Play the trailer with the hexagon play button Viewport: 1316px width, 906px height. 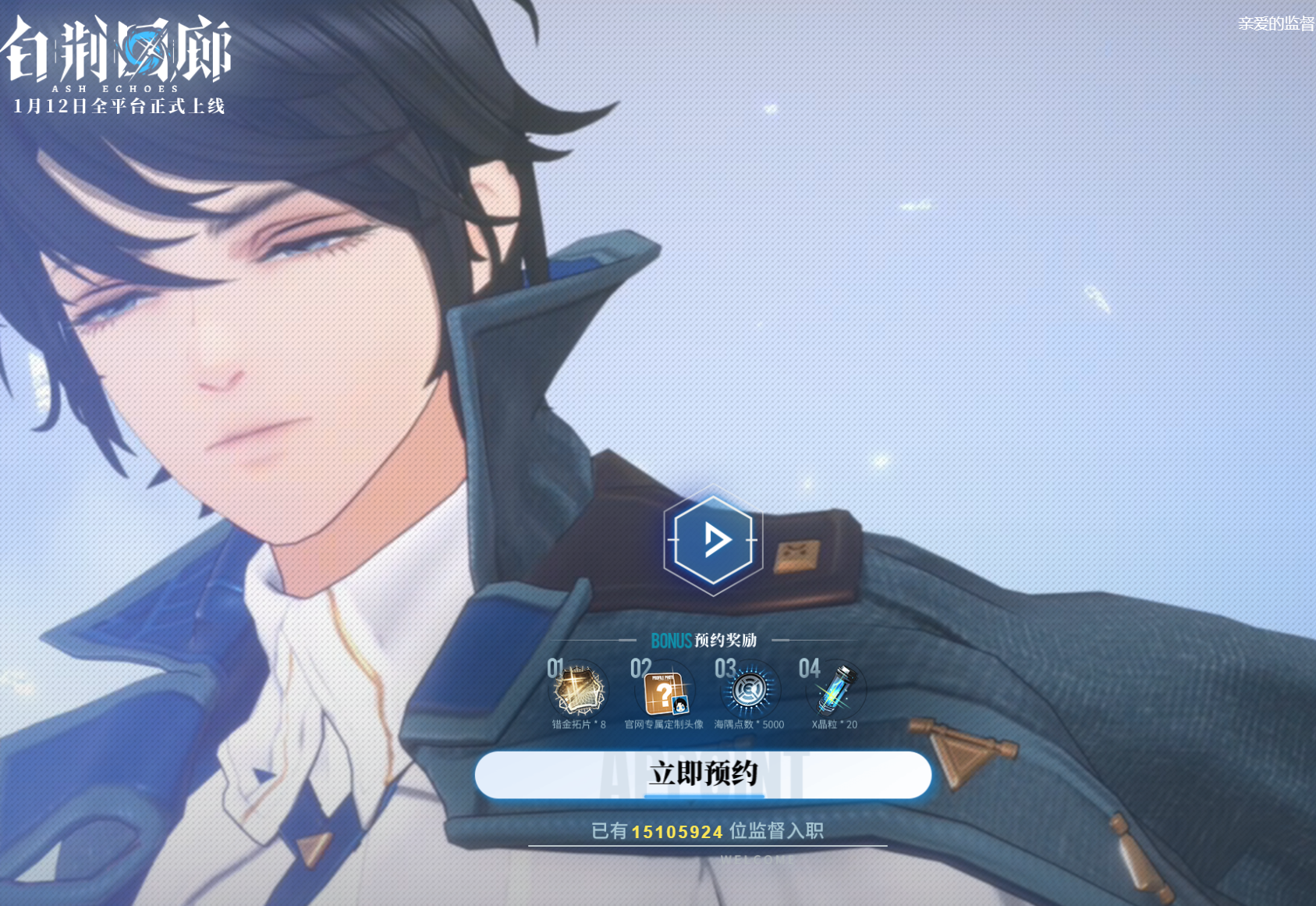point(713,540)
